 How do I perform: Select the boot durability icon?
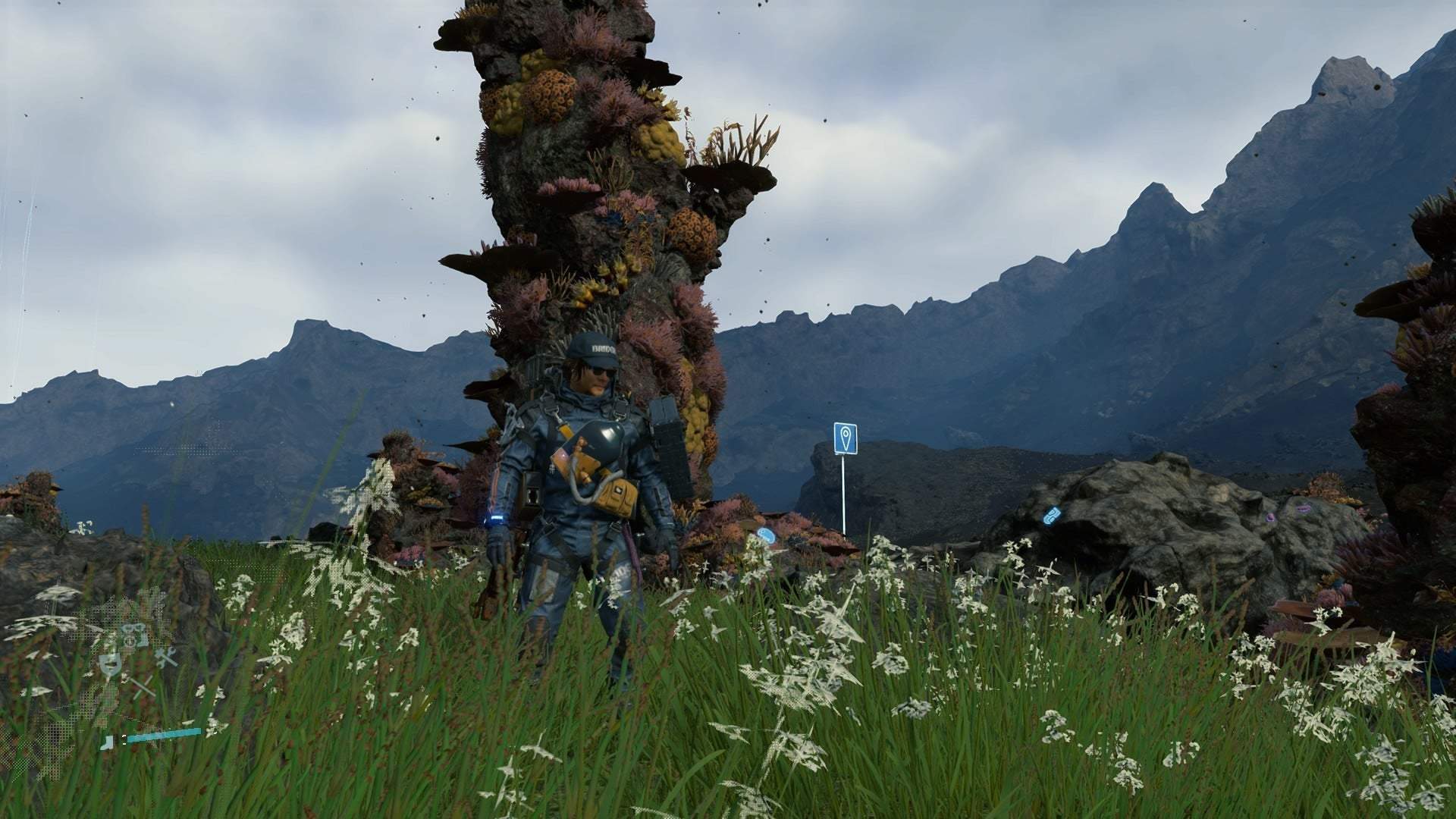107,742
